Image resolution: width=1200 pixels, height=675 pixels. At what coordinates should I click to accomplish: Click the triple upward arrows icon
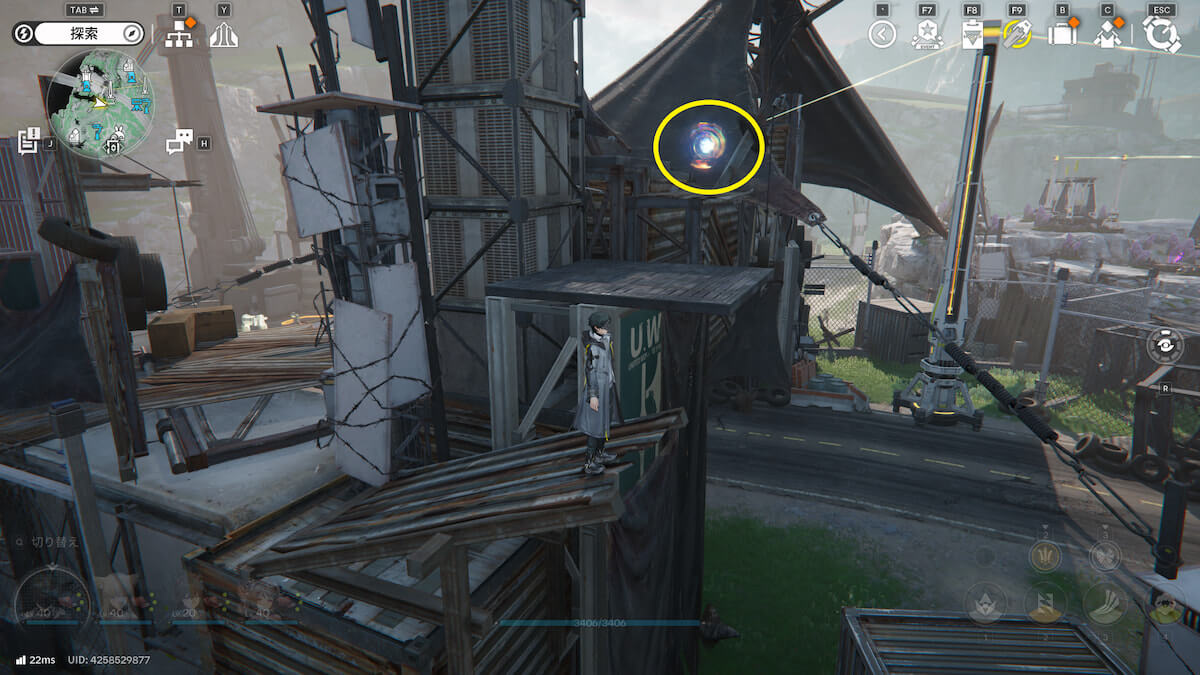click(223, 35)
